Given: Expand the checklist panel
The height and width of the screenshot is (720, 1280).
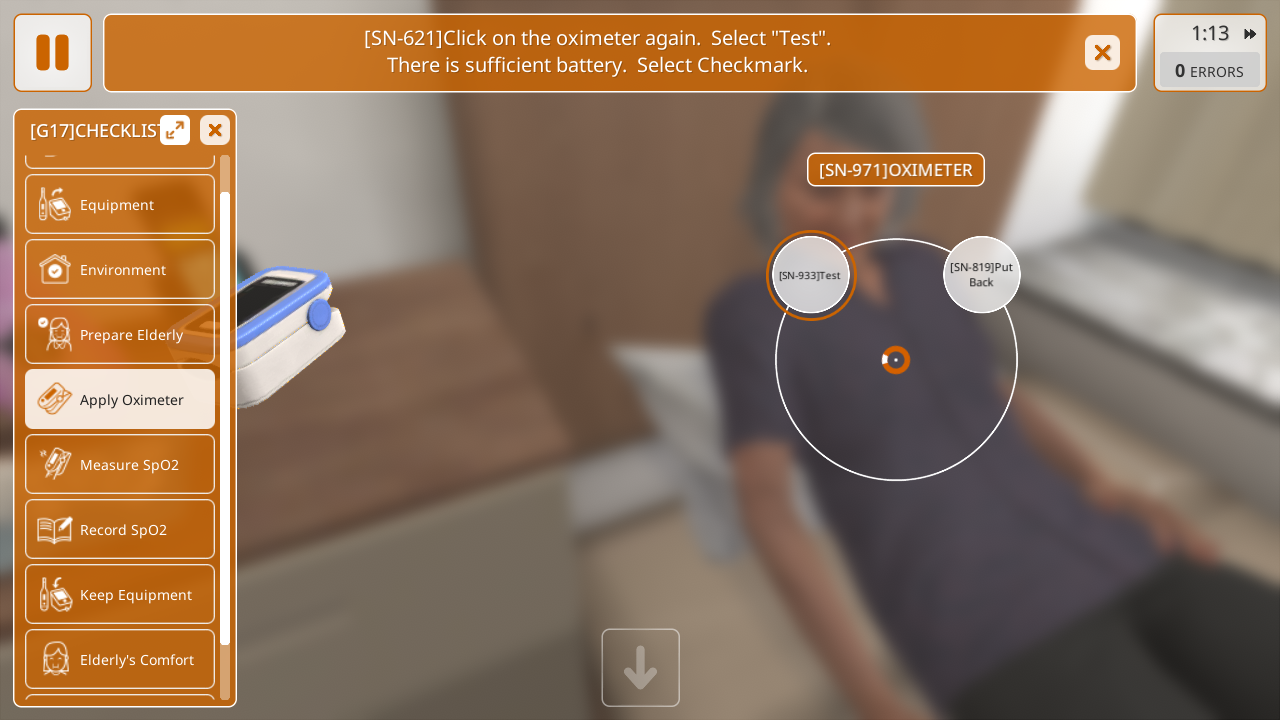Looking at the screenshot, I should click(175, 130).
